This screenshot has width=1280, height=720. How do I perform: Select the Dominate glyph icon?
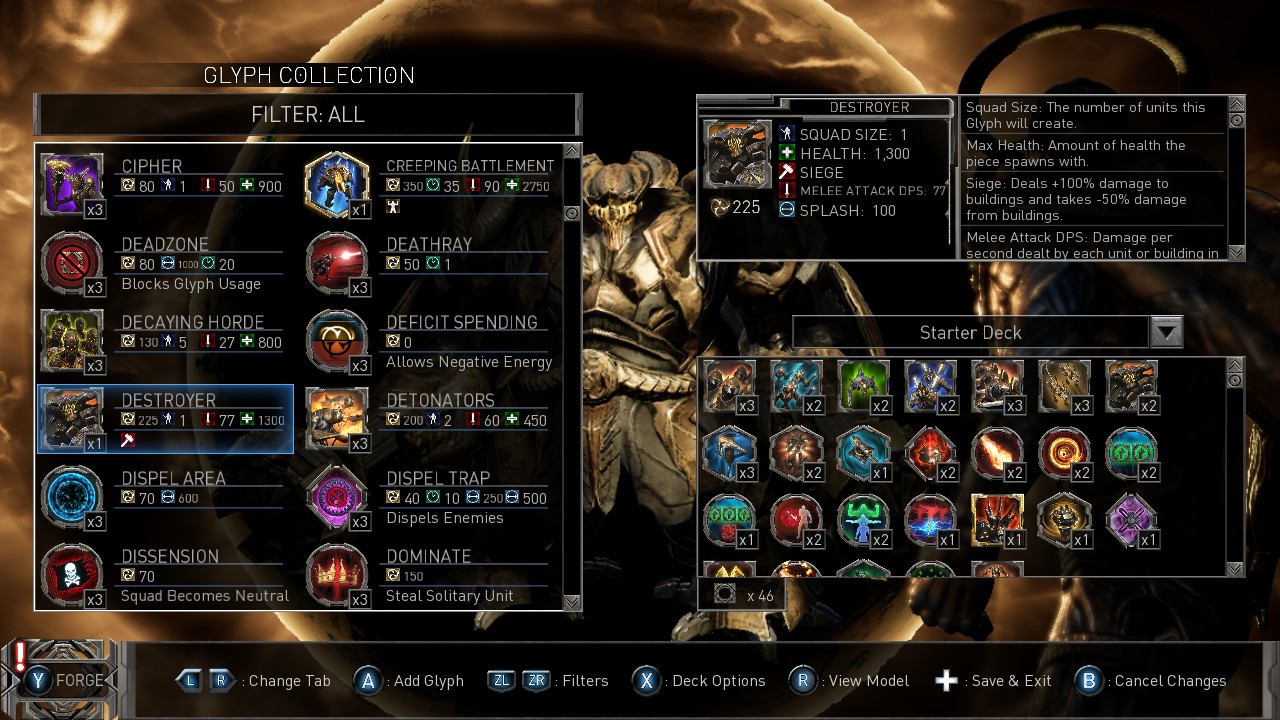coord(337,575)
